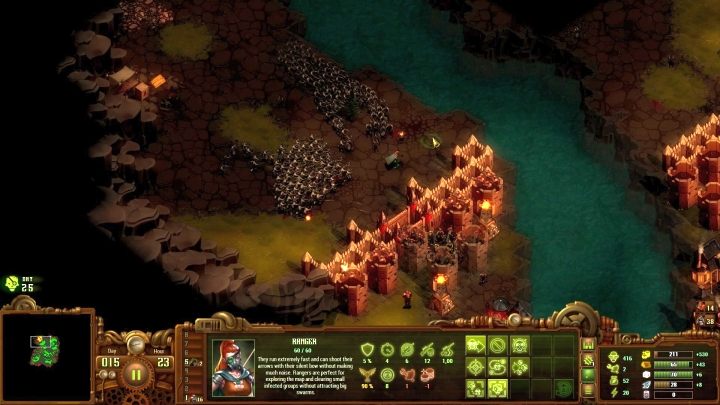
Task: Choose the move command arrow icon
Action: [x=476, y=345]
